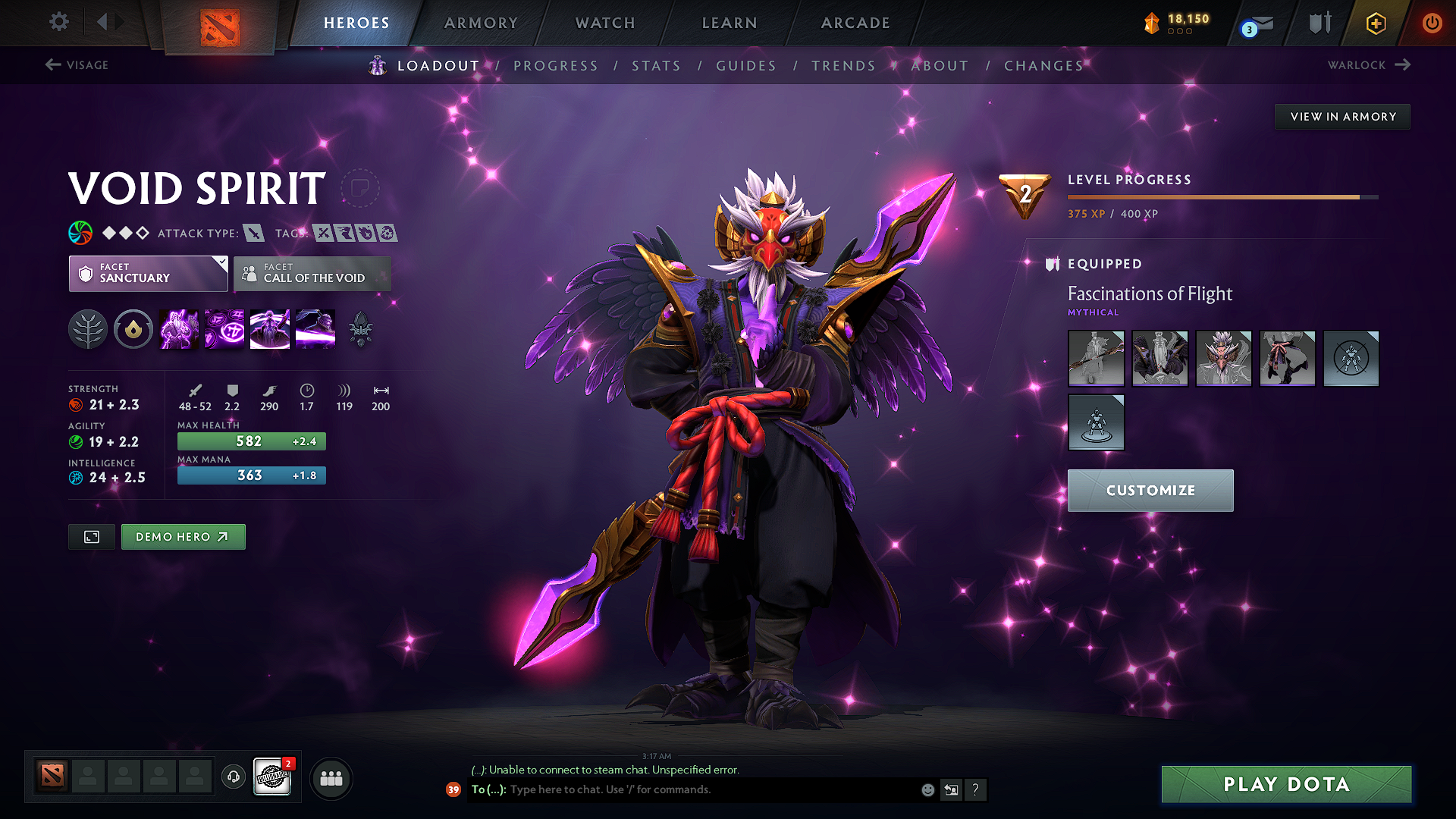Click the emoticon smiley in the chat bar

927,789
